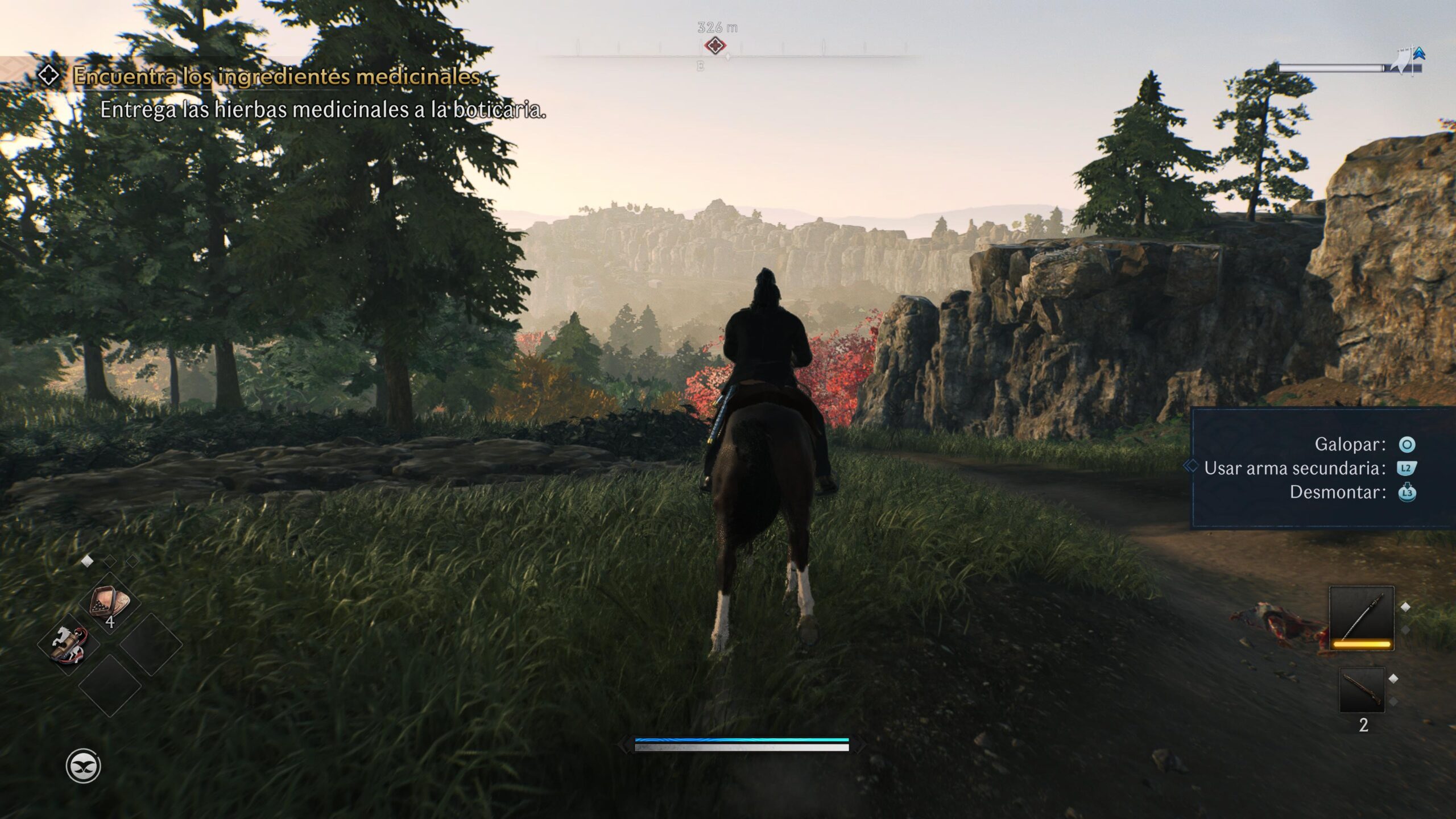Click the circular bird emblem icon
1456x819 pixels.
83,766
